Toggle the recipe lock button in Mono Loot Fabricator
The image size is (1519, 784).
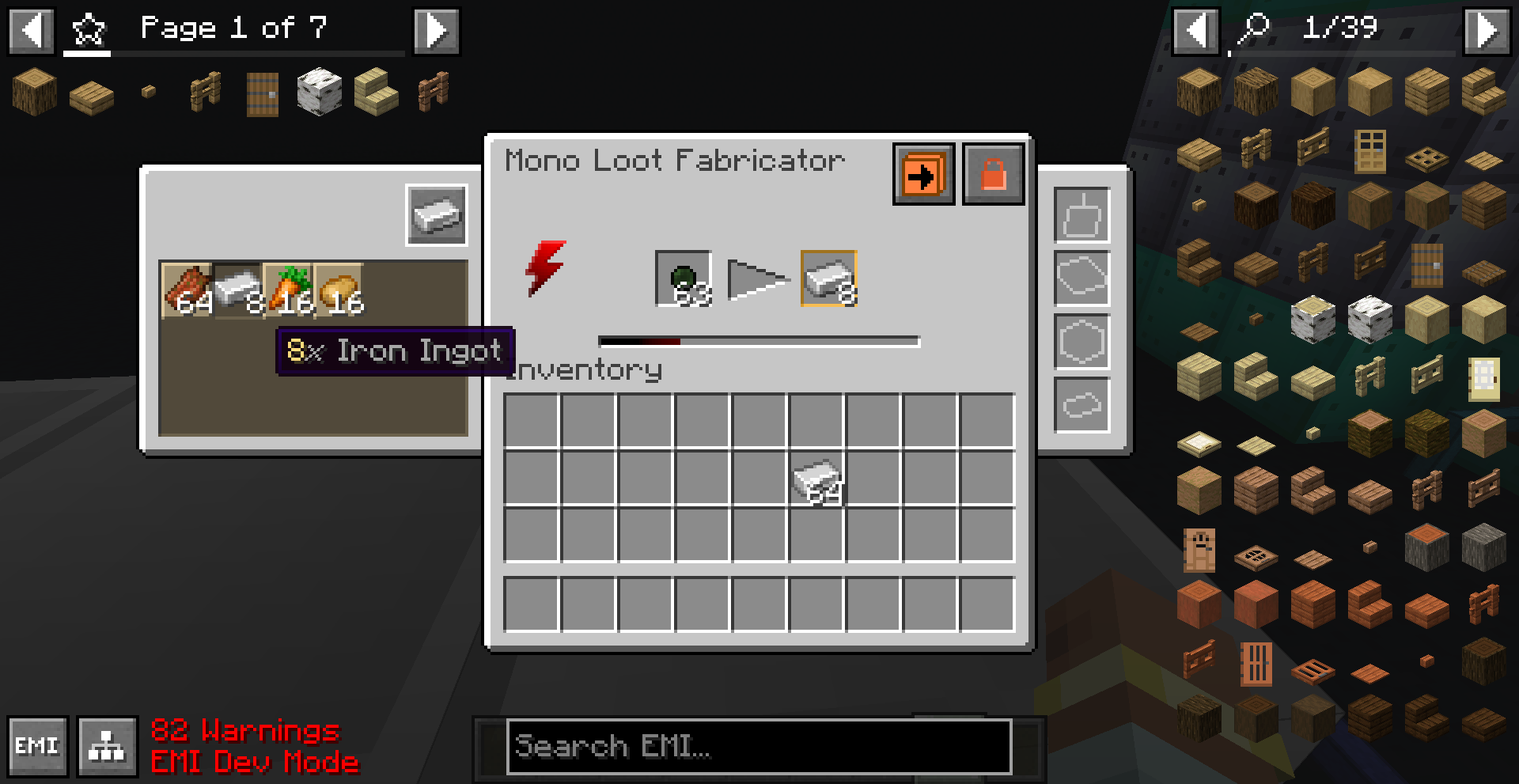pos(993,172)
